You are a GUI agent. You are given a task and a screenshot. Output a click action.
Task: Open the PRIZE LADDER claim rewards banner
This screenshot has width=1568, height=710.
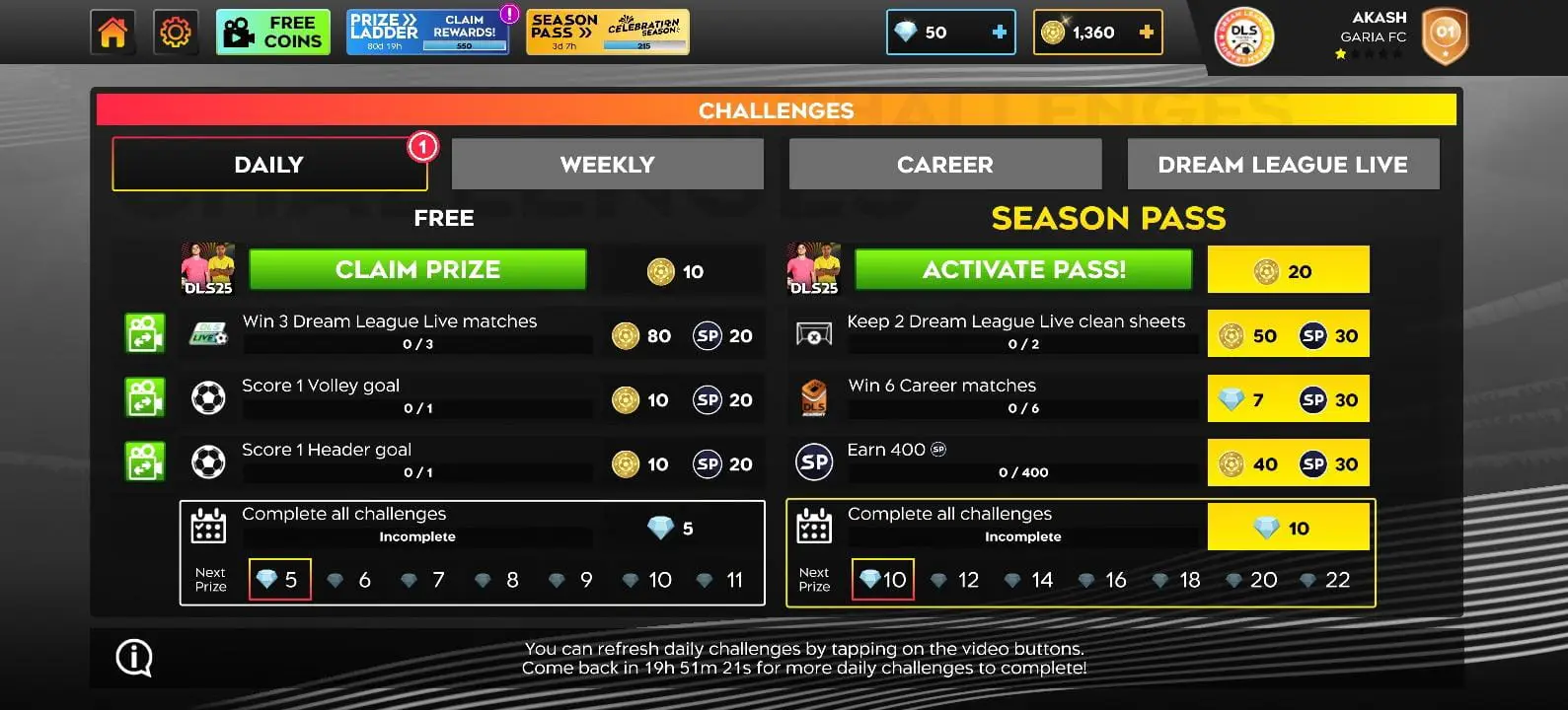coord(427,31)
